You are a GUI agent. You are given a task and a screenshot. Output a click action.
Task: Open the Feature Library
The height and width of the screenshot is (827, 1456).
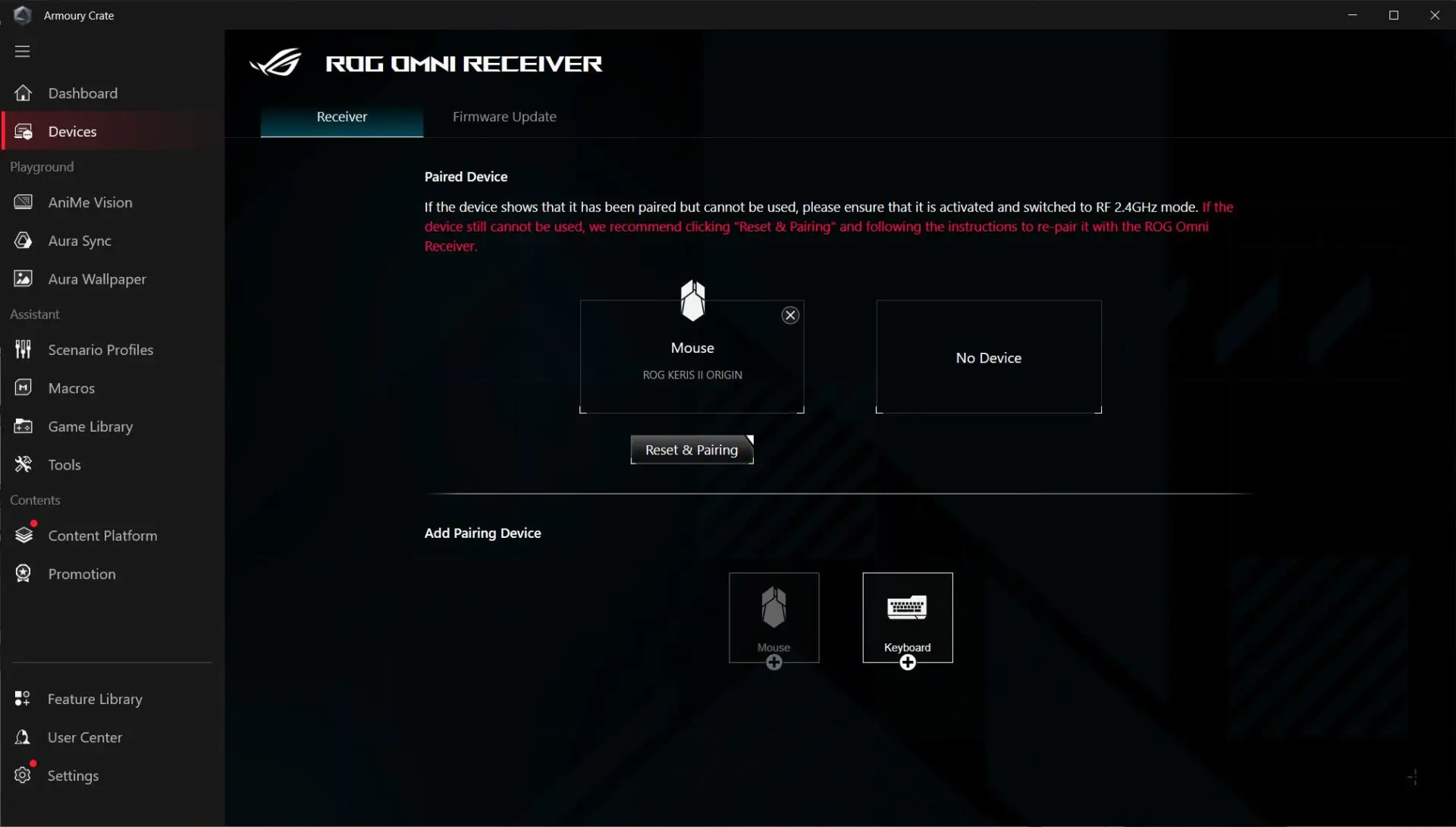pyautogui.click(x=96, y=699)
